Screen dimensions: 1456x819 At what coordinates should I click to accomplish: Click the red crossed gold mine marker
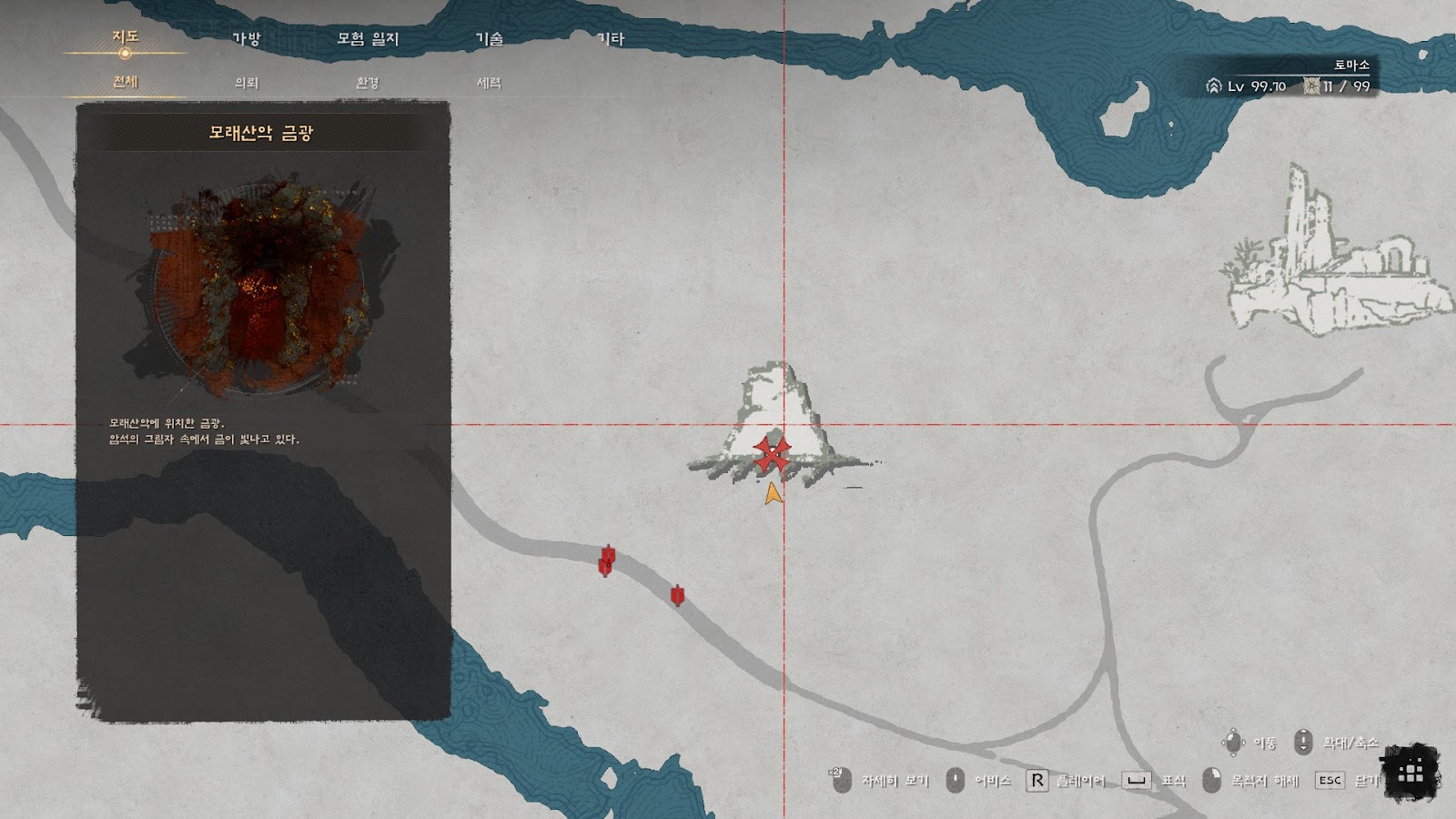(773, 455)
